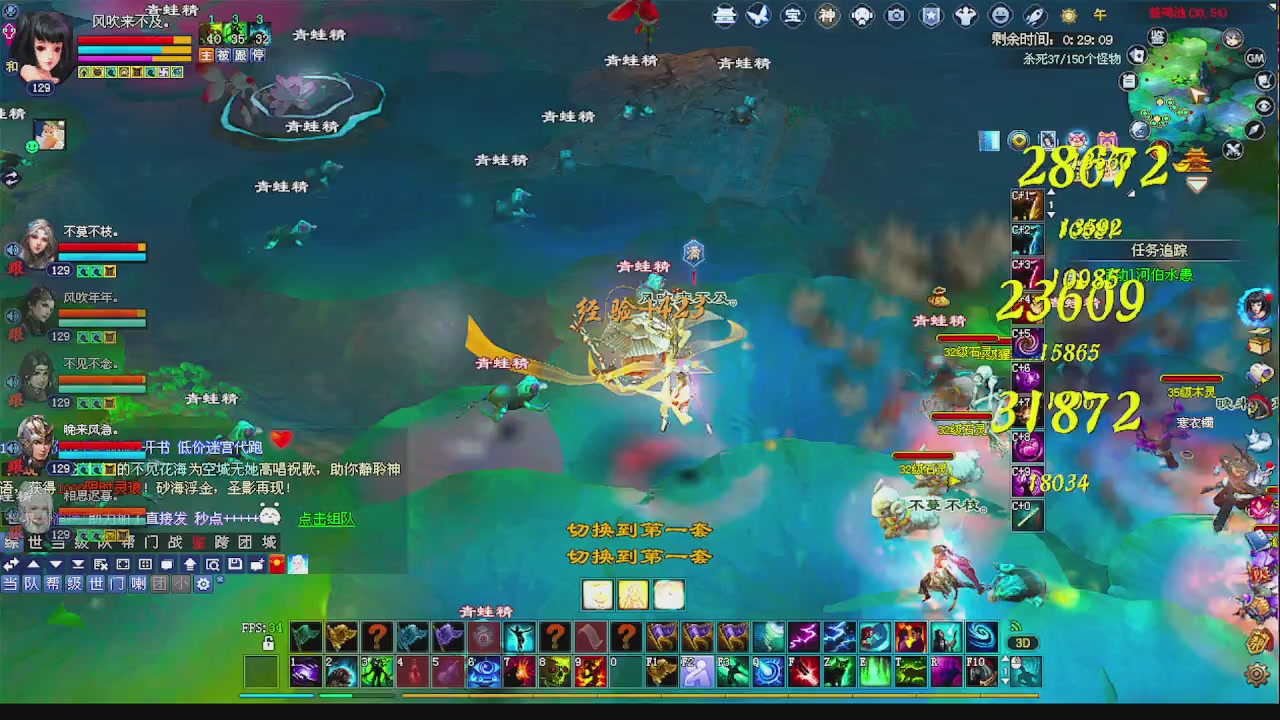The height and width of the screenshot is (720, 1280).
Task: Activate the skill in hotbar slot 1
Action: [x=305, y=672]
